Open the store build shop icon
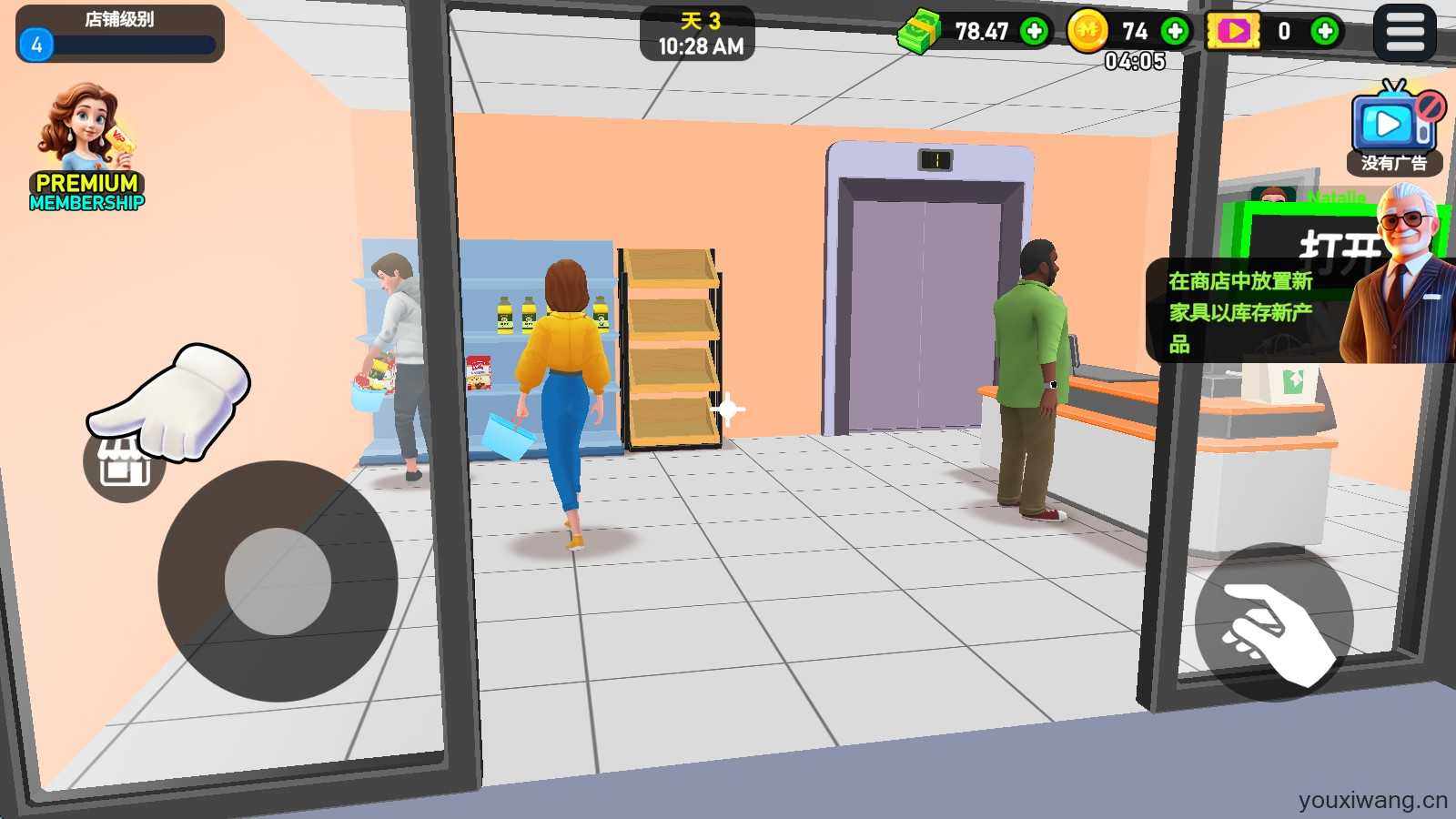Viewport: 1456px width, 819px height. (x=124, y=465)
